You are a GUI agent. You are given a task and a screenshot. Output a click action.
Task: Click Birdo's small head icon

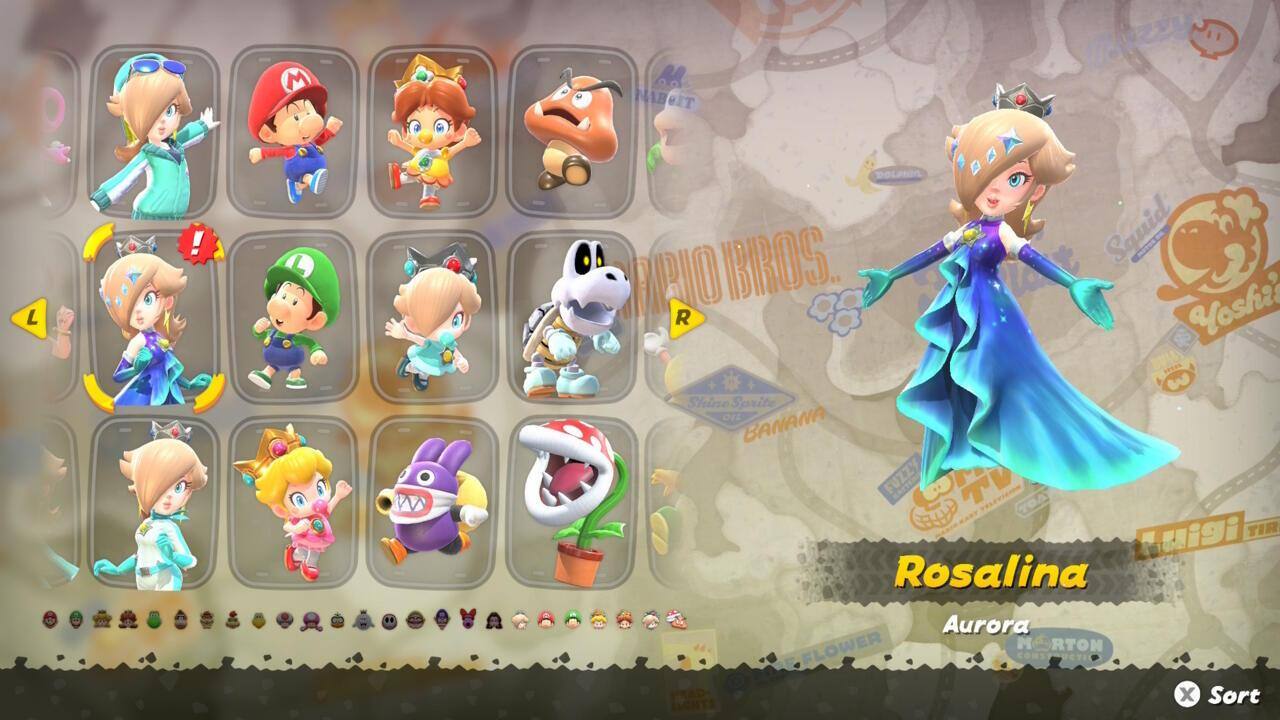468,619
